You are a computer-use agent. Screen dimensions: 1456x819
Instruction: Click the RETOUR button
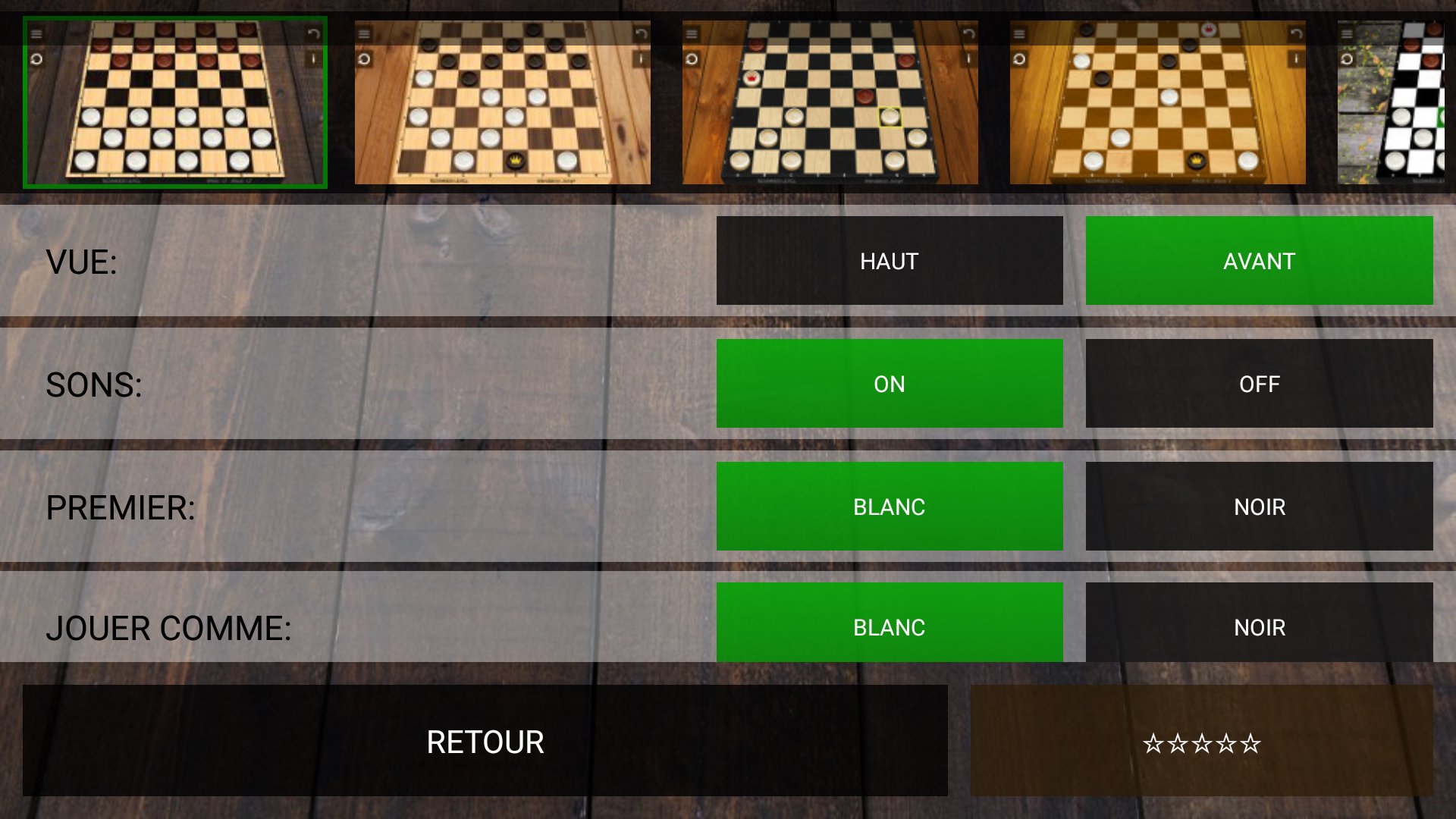click(484, 742)
